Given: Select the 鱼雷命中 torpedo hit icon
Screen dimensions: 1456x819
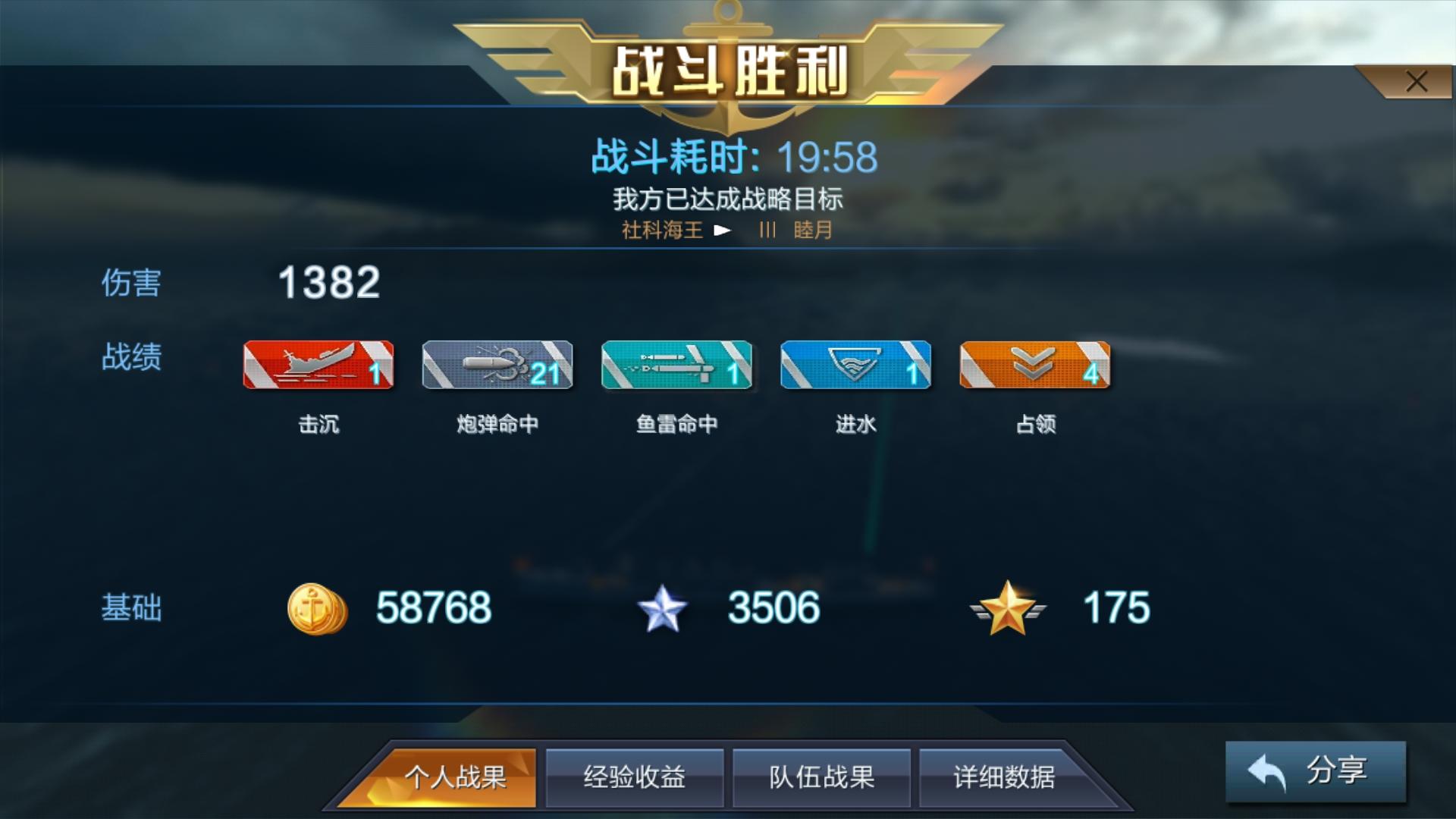Looking at the screenshot, I should pyautogui.click(x=676, y=365).
